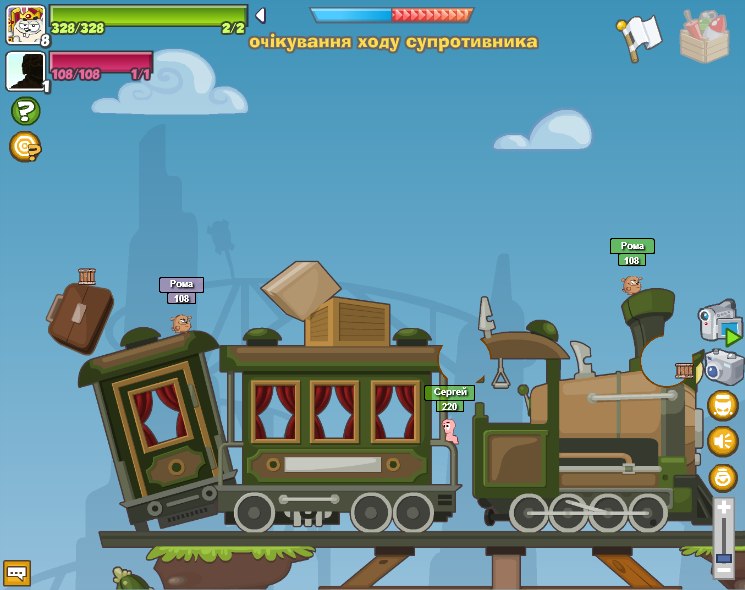745x590 pixels.
Task: Start video recording with camcorder icon
Action: tap(718, 322)
